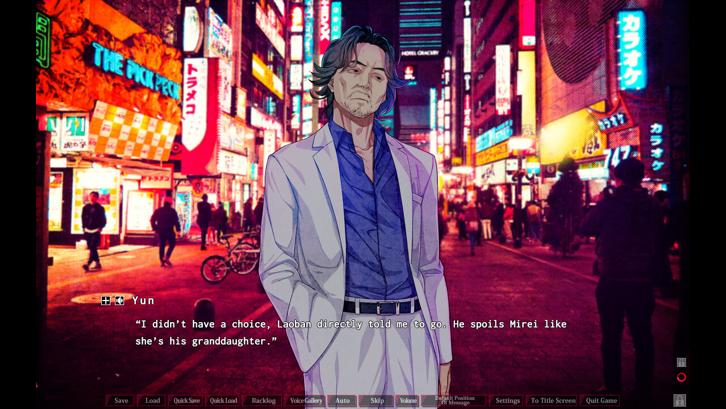Return via To Title Screen button
726x409 pixels.
coord(553,401)
